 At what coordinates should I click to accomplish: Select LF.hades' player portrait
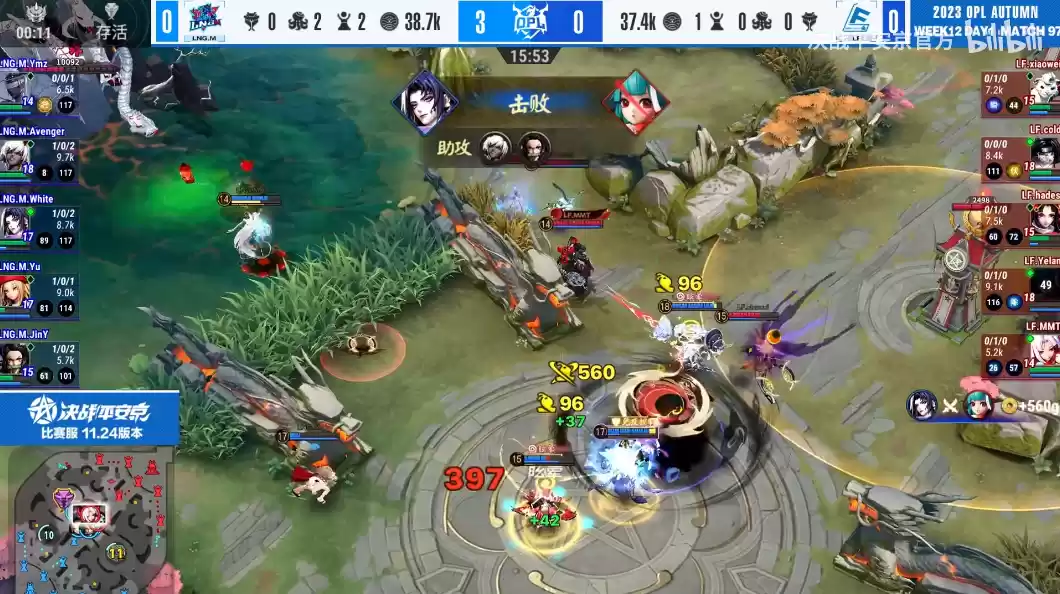[x=1044, y=220]
